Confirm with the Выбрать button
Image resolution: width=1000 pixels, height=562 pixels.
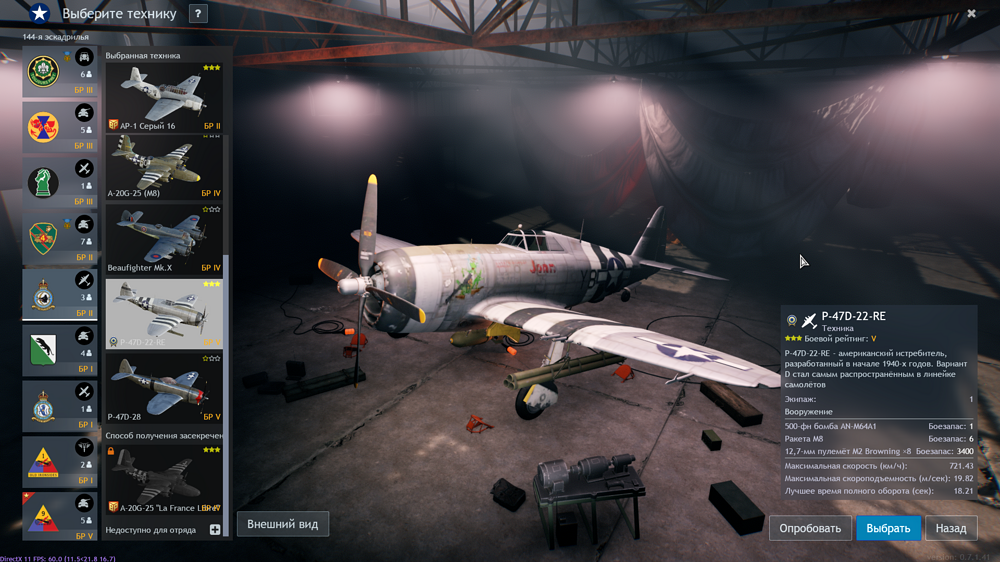click(x=888, y=528)
